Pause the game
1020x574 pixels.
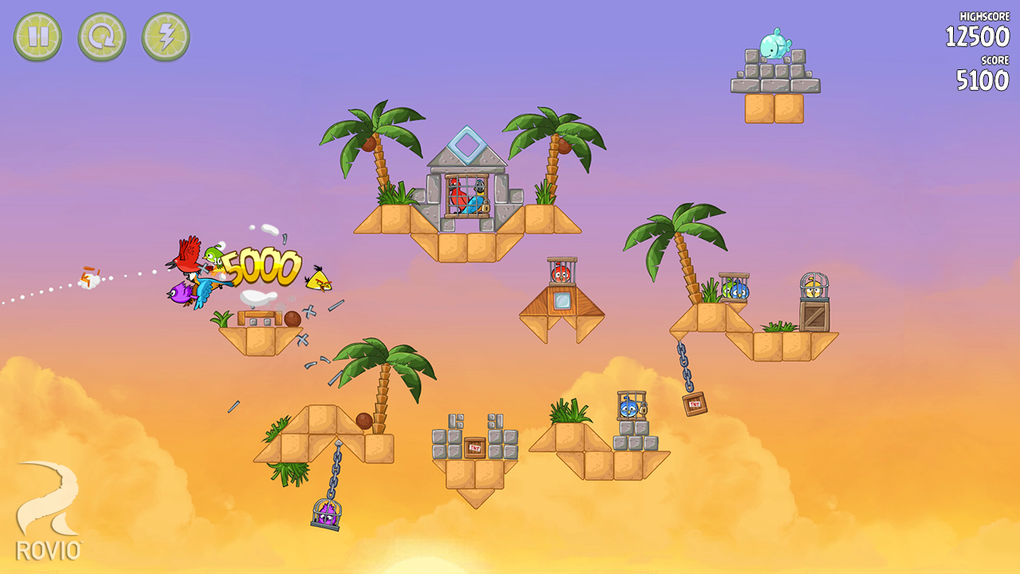point(38,37)
